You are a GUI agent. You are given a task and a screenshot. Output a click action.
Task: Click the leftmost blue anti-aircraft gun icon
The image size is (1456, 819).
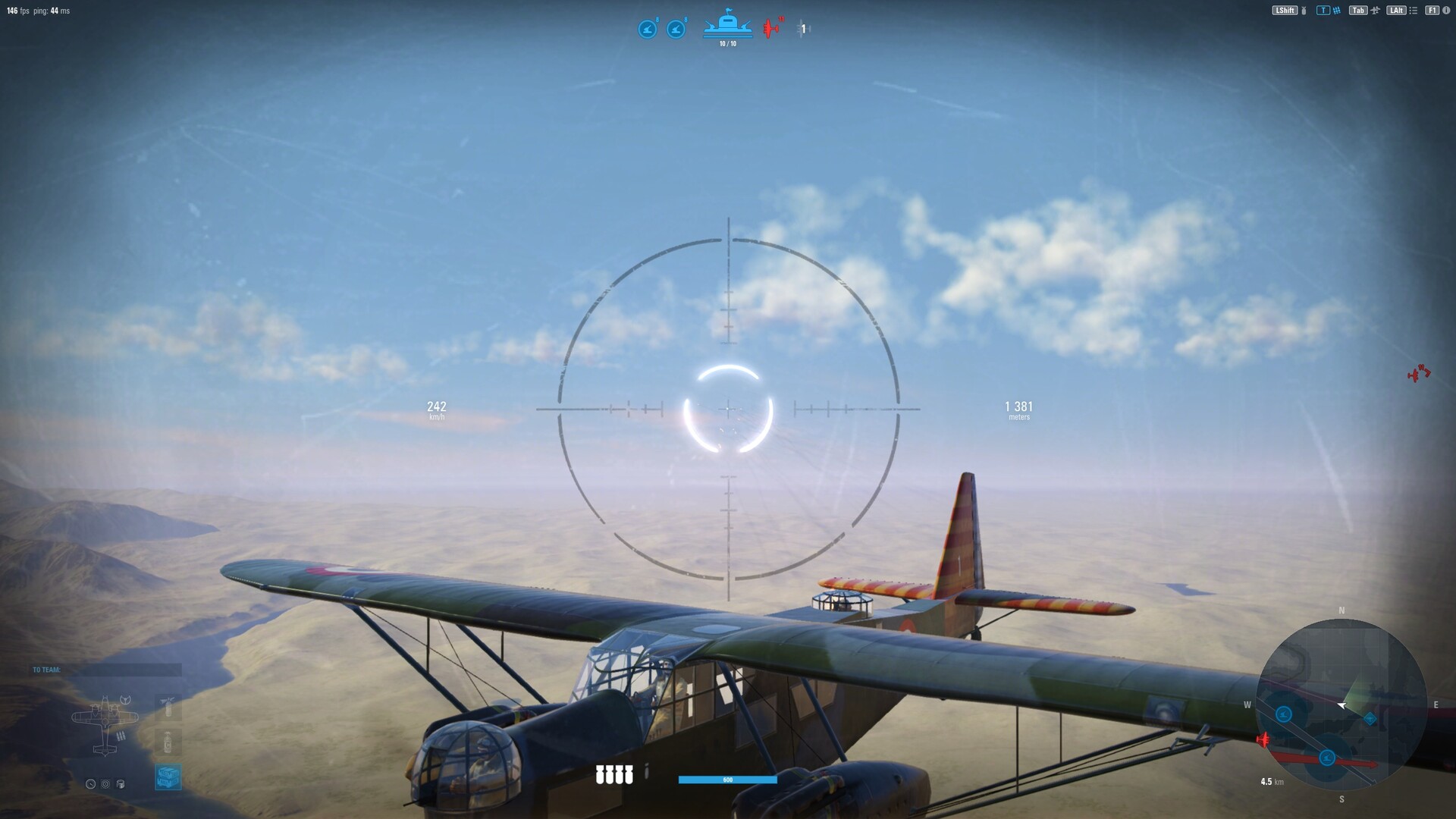[x=645, y=28]
